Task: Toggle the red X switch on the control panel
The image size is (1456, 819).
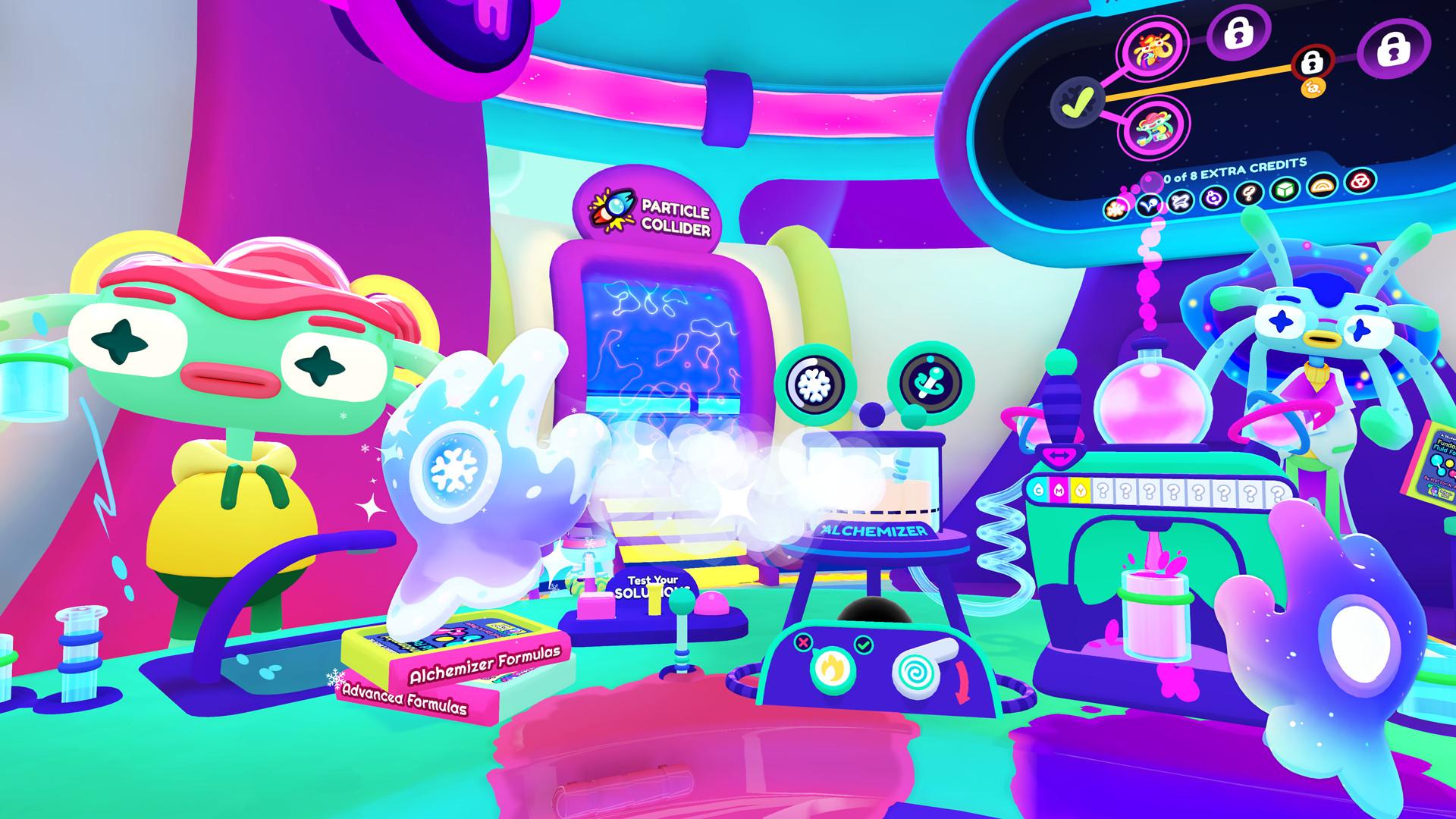Action: click(x=803, y=642)
